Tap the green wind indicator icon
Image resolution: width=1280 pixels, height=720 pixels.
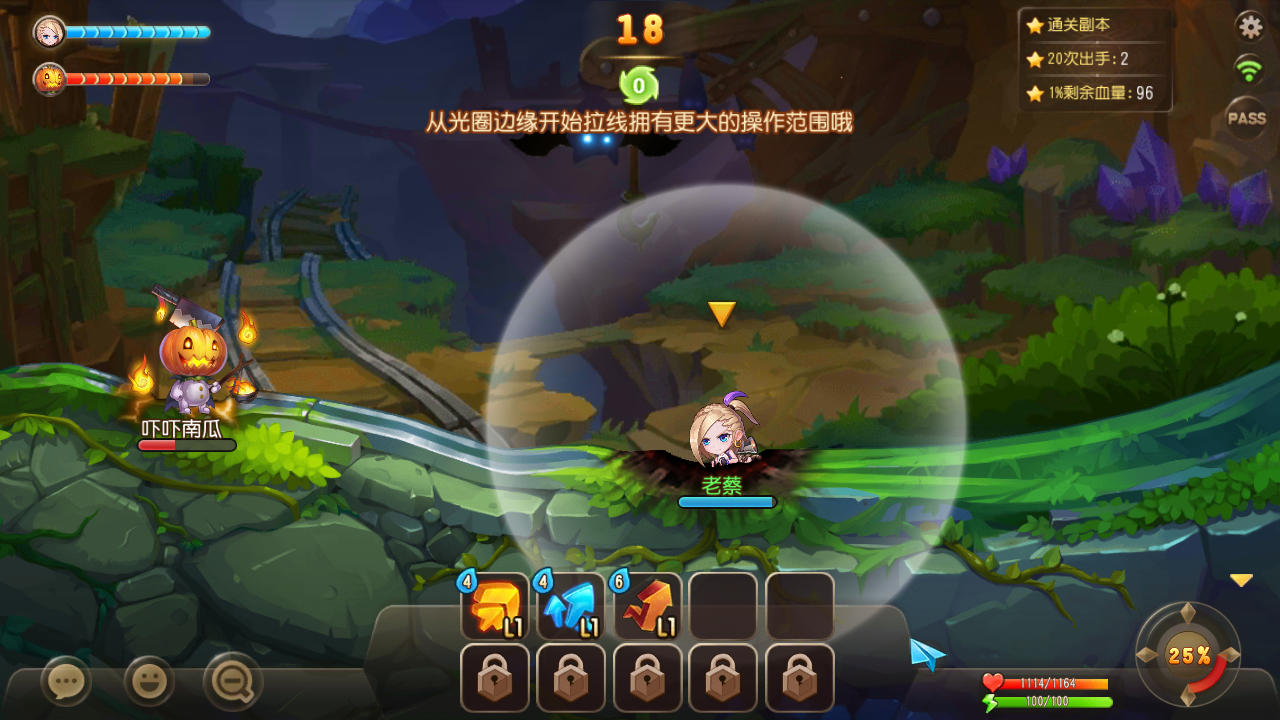click(638, 85)
